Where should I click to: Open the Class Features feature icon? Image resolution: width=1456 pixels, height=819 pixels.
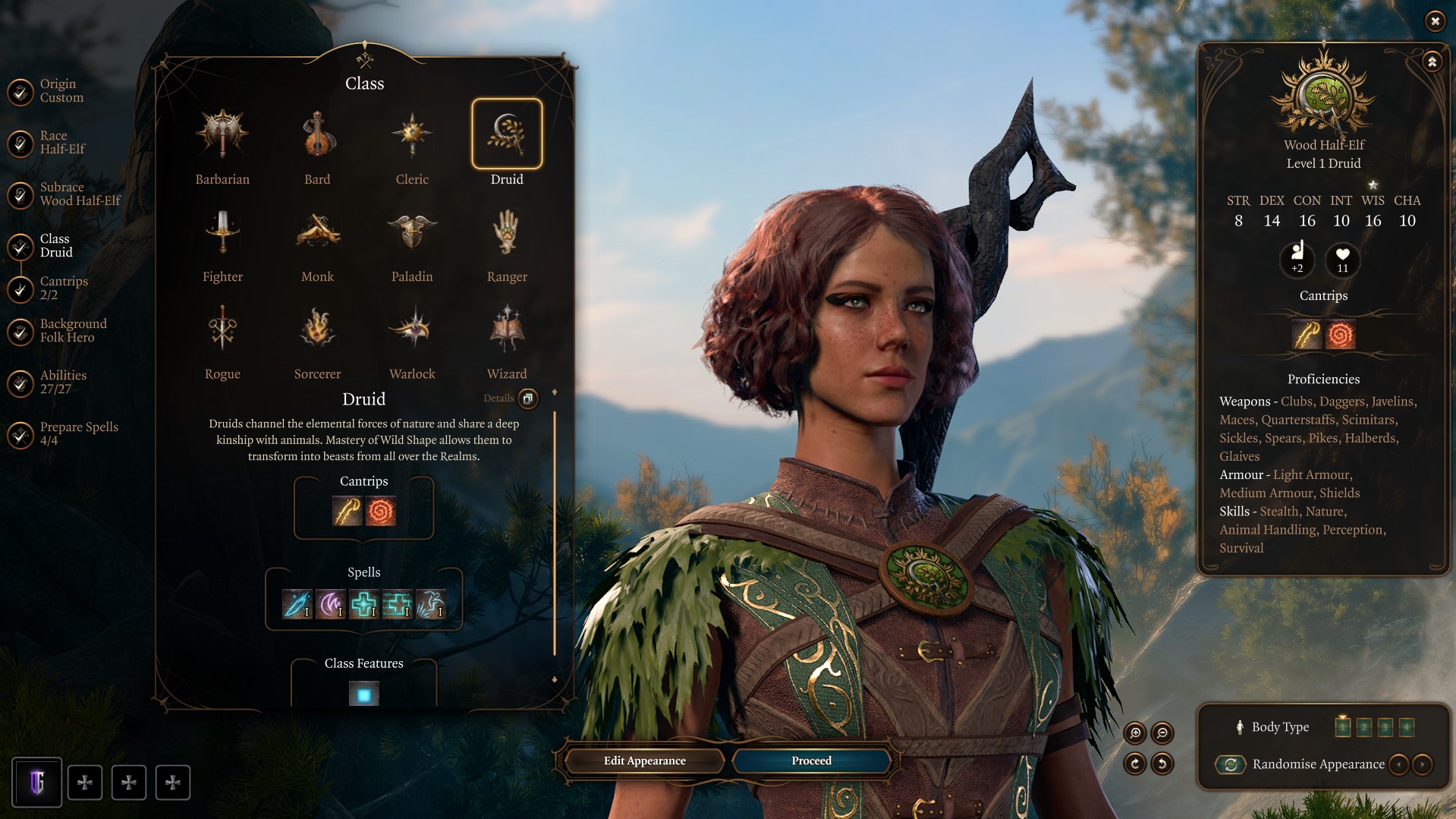364,691
